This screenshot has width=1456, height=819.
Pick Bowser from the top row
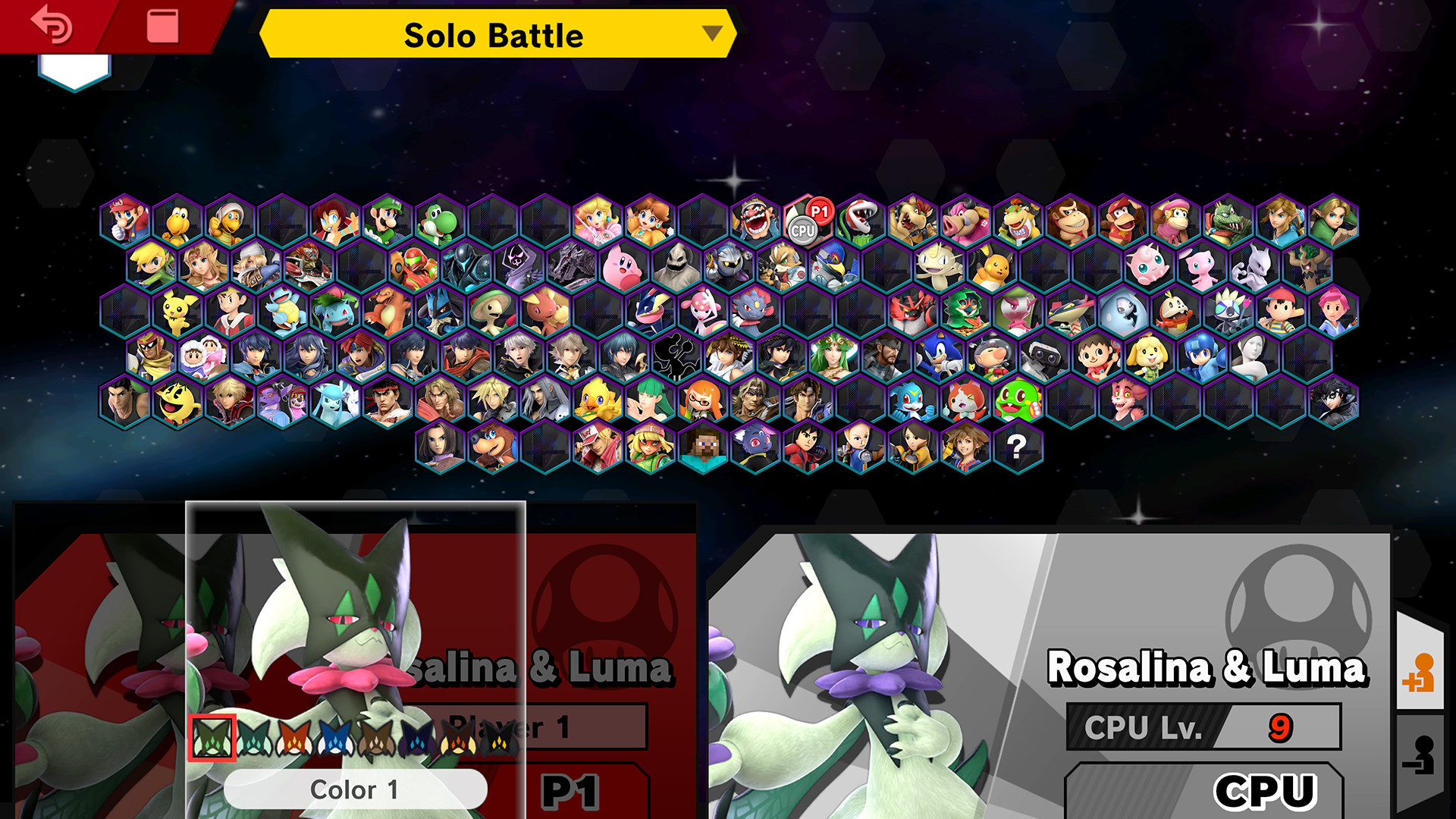(914, 218)
